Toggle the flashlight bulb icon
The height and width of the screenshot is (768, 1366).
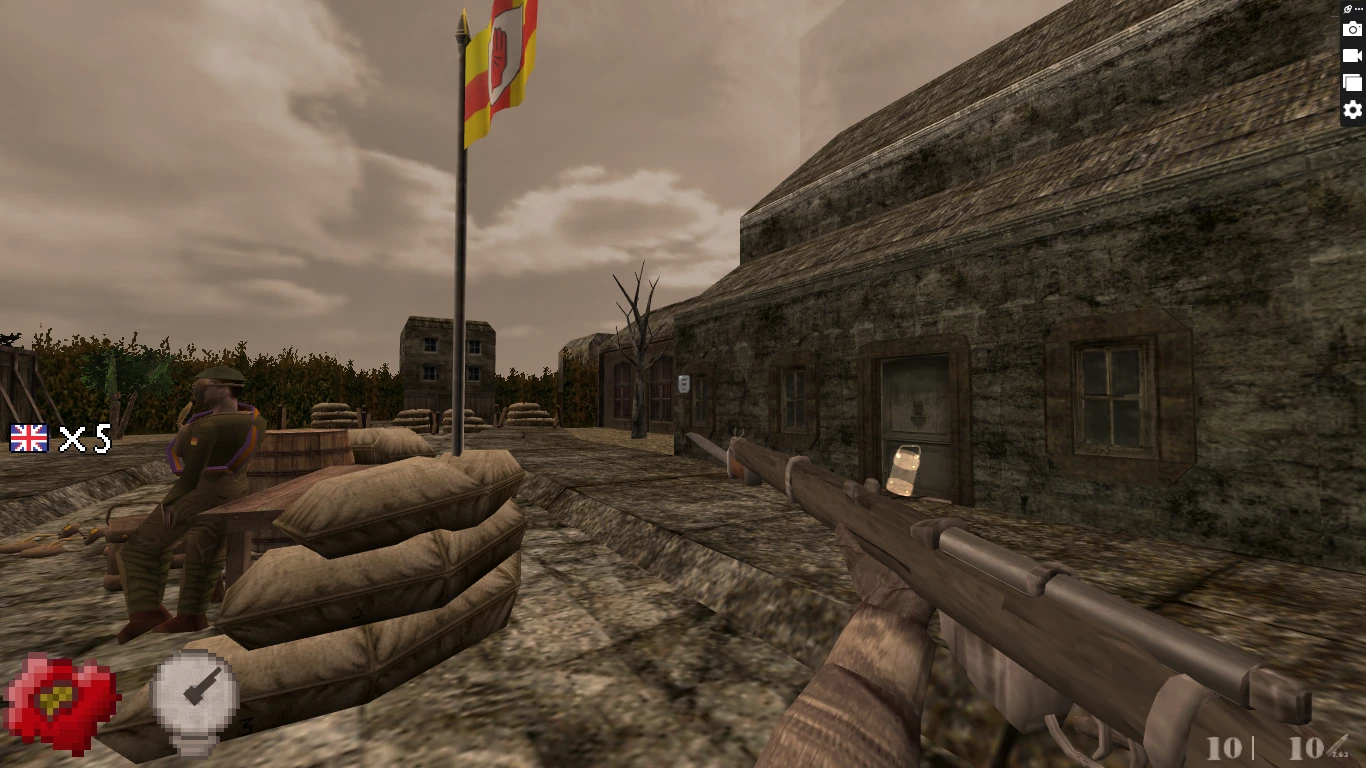pos(194,700)
